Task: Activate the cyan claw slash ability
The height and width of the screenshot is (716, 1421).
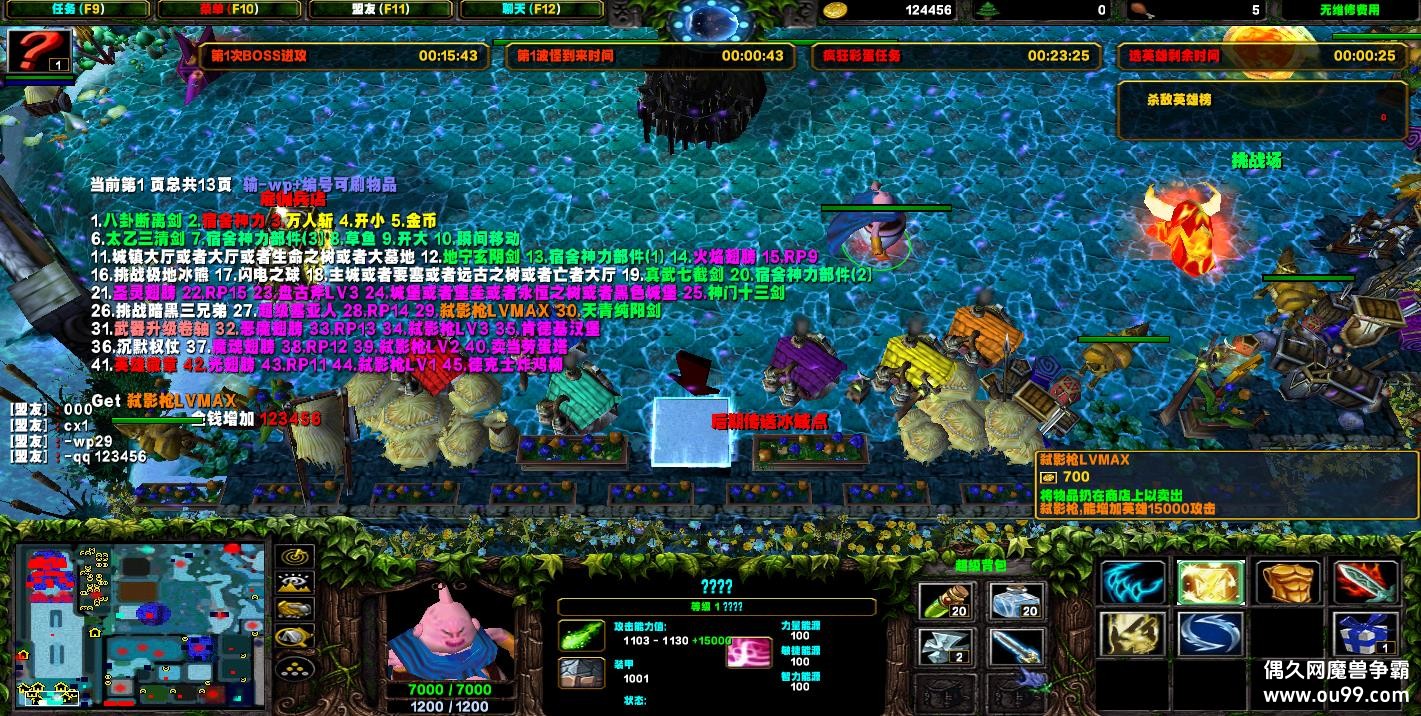Action: point(1133,582)
